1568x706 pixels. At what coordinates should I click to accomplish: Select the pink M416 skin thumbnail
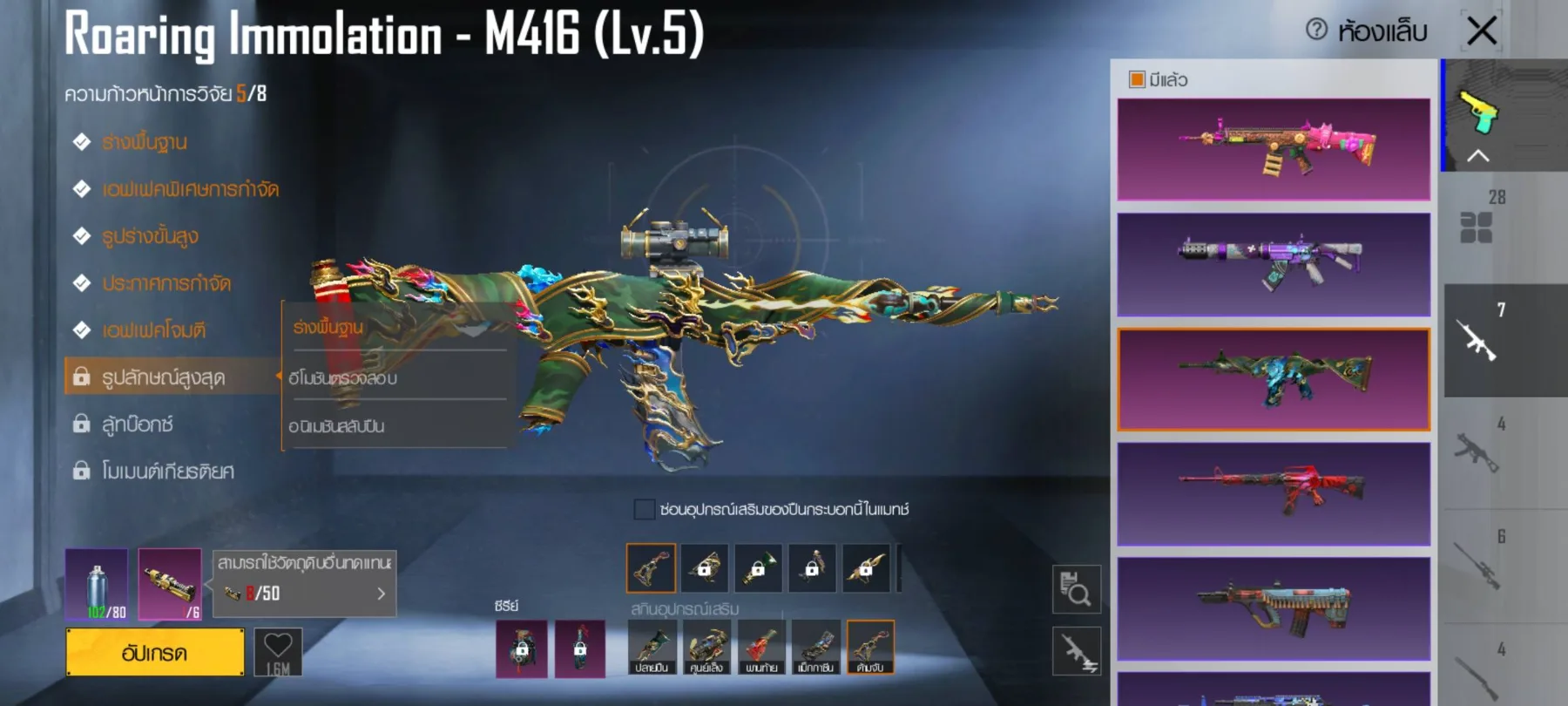[x=1274, y=149]
